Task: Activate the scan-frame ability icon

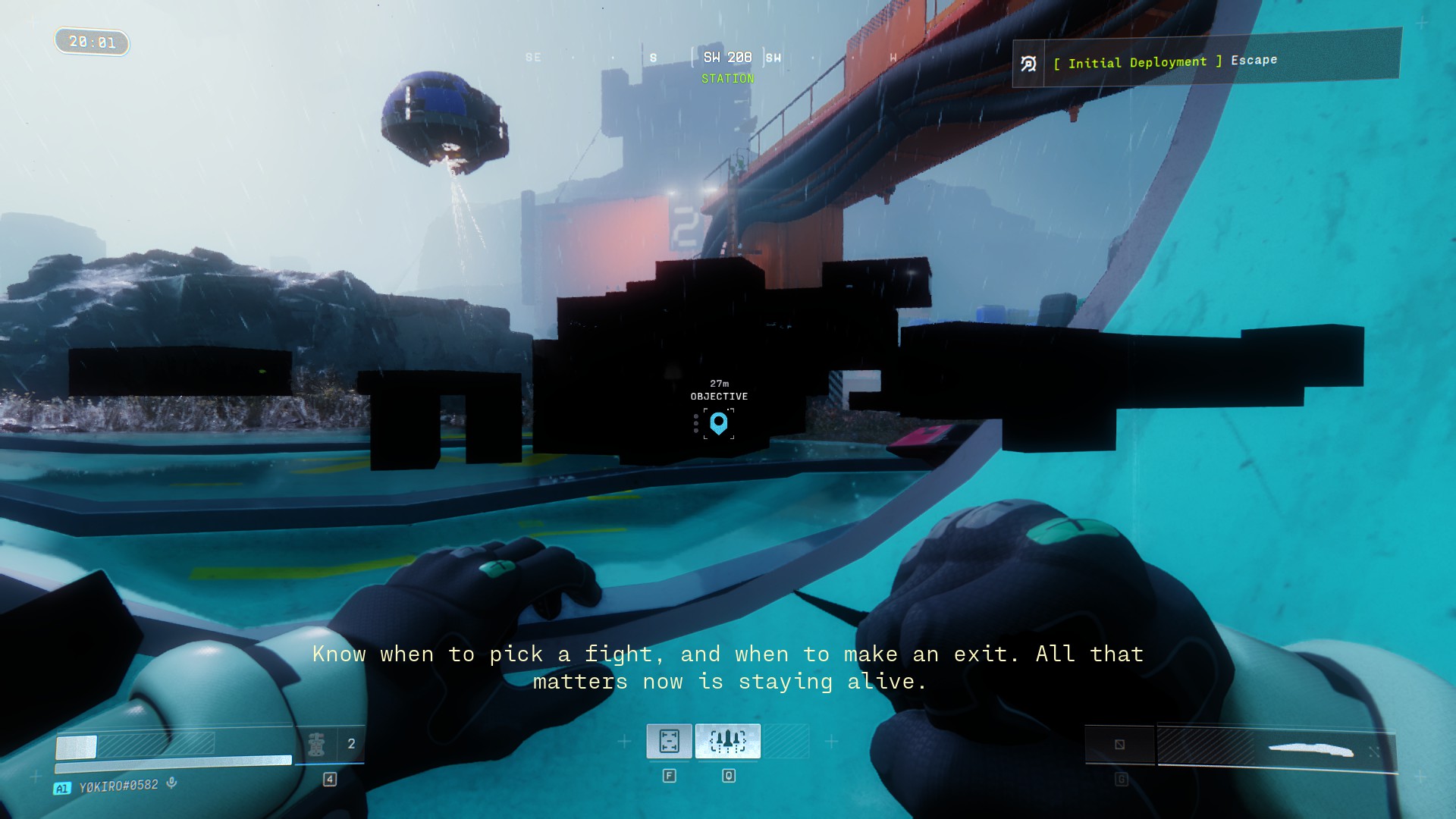Action: click(669, 741)
